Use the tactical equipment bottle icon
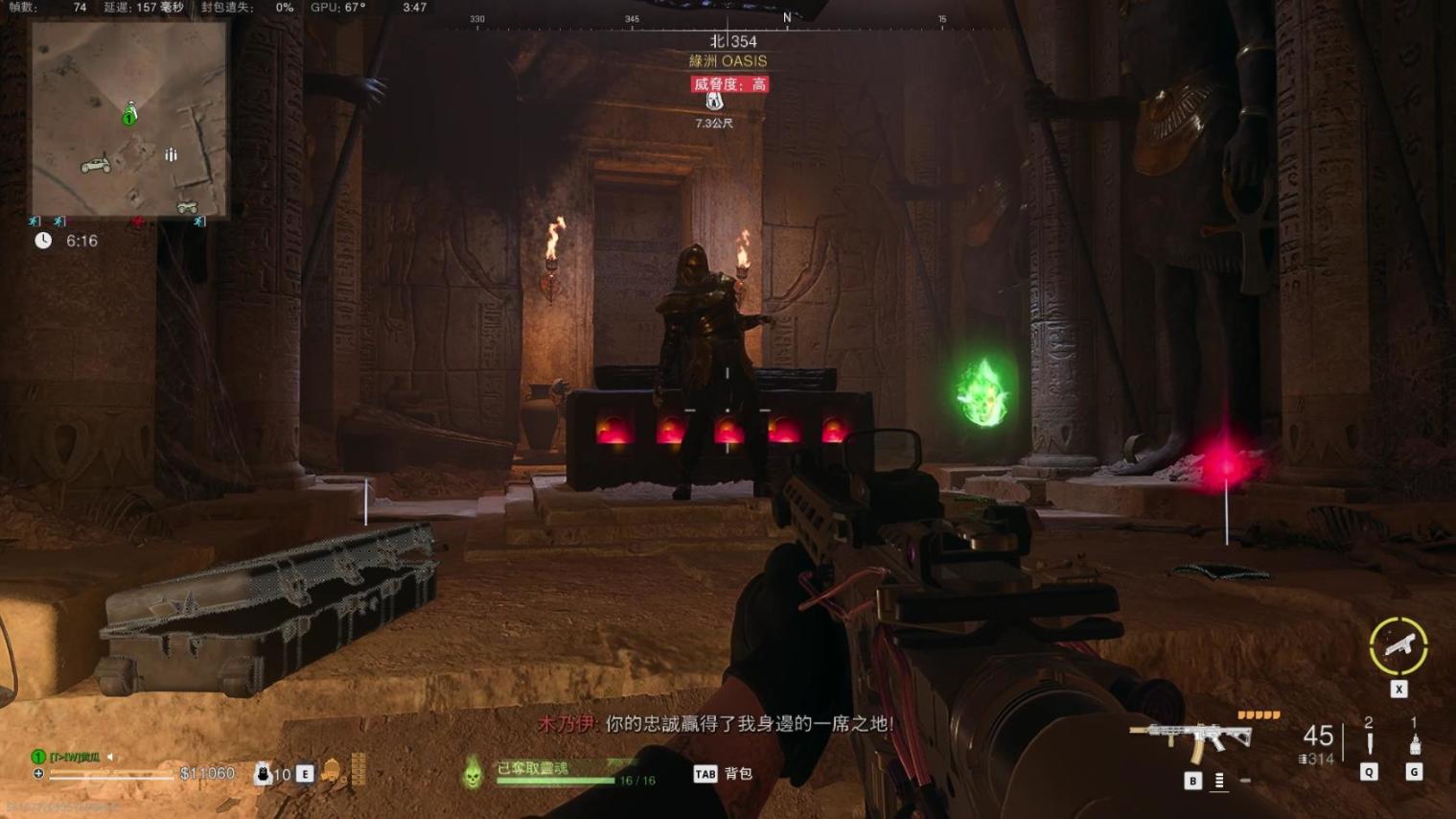Screen dimensions: 1456x819 (x=1415, y=744)
